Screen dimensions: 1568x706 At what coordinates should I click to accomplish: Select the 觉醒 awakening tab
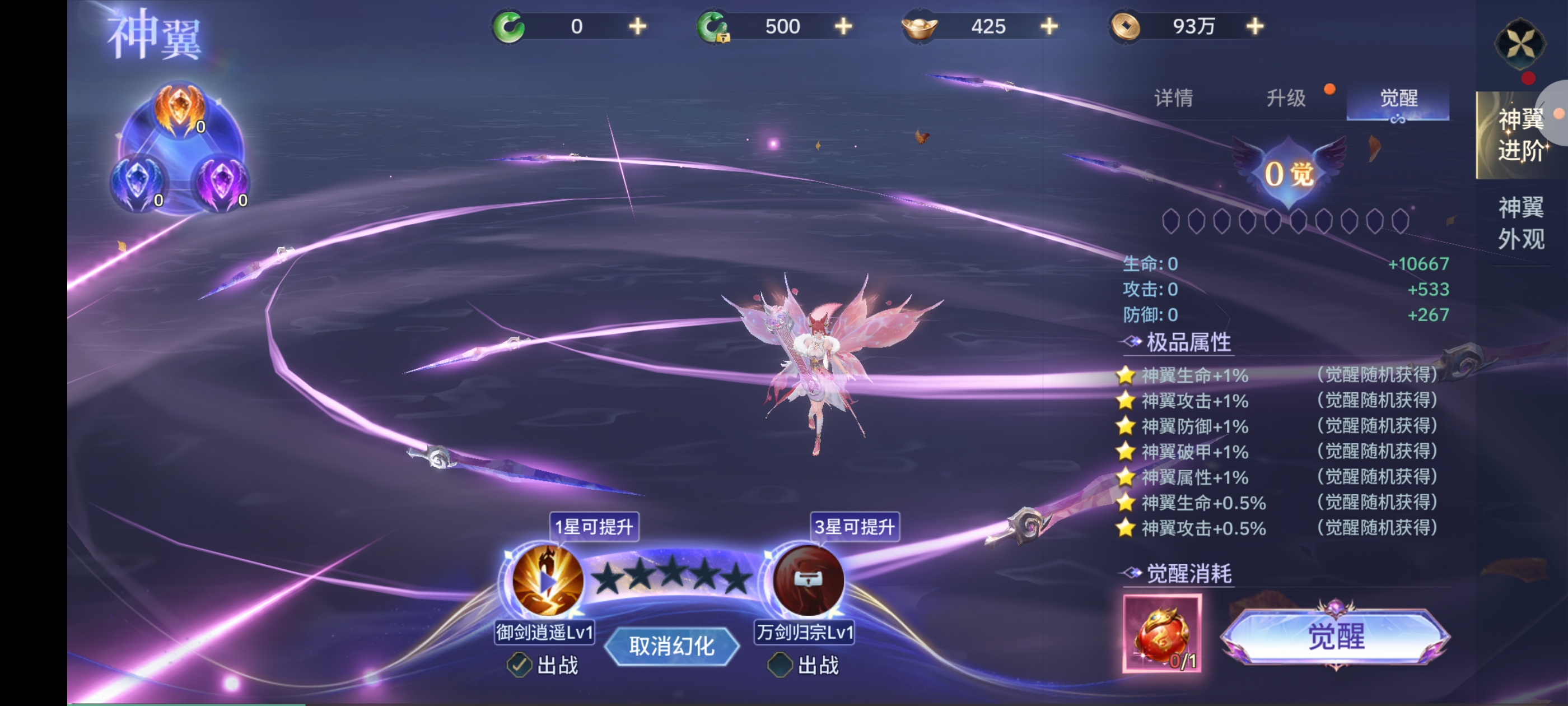click(1398, 98)
